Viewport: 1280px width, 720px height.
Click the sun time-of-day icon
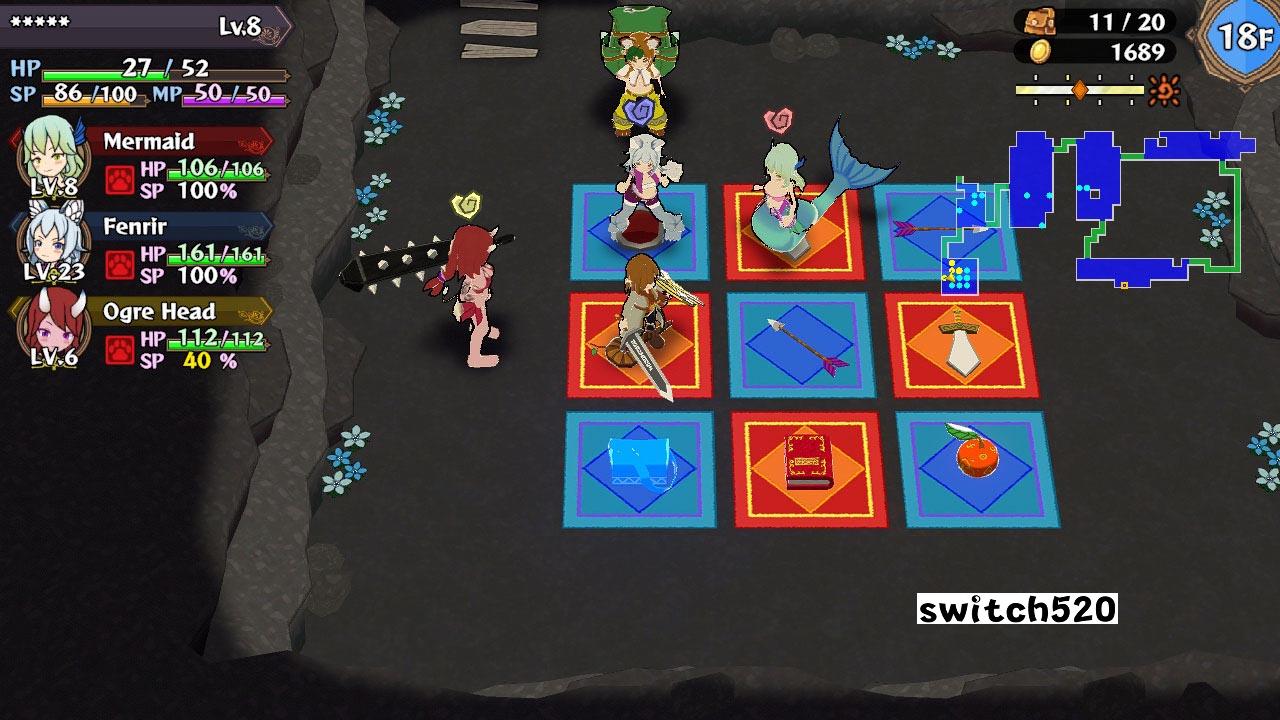point(1164,88)
